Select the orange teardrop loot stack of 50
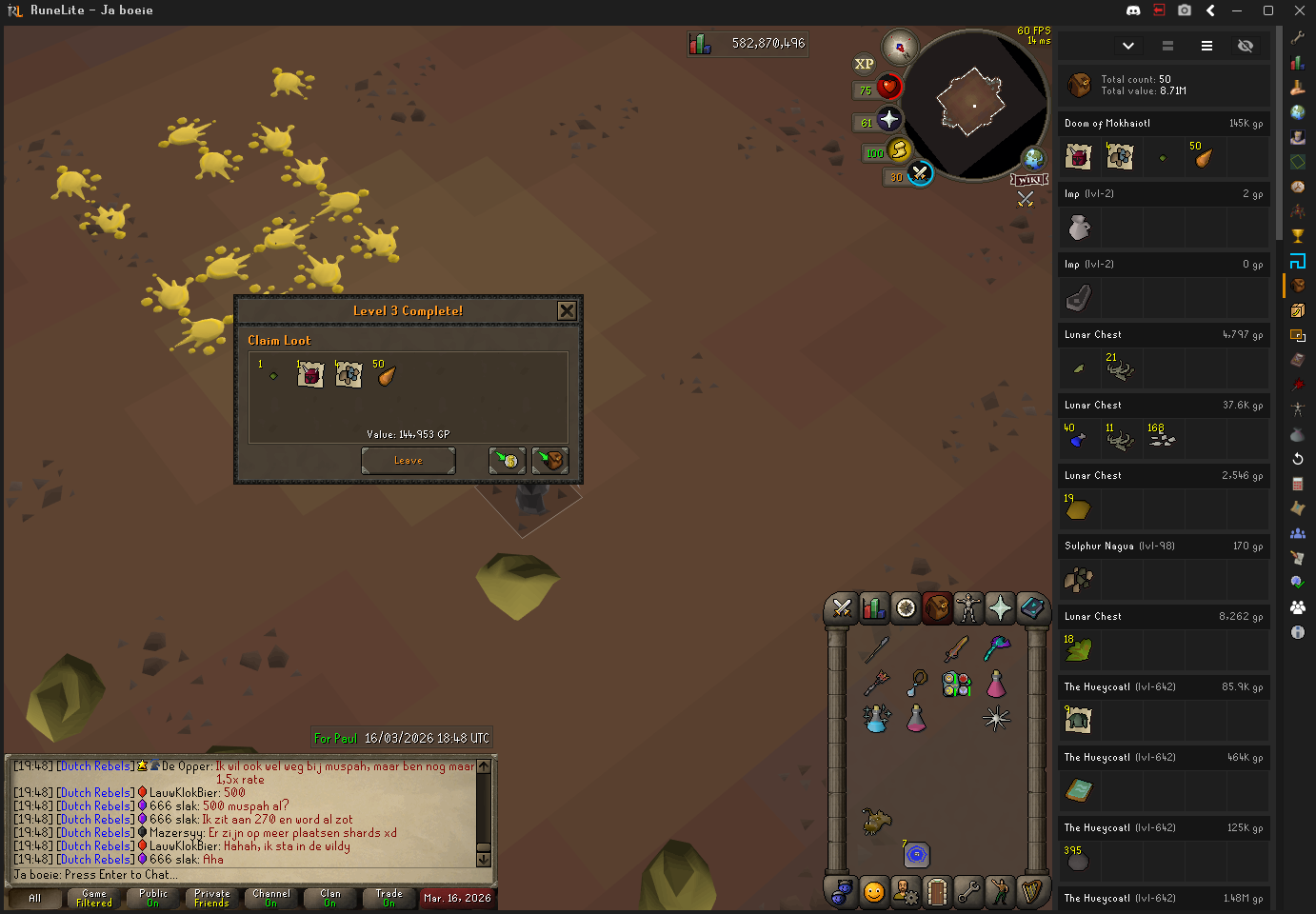This screenshot has width=1316, height=914. coord(386,374)
